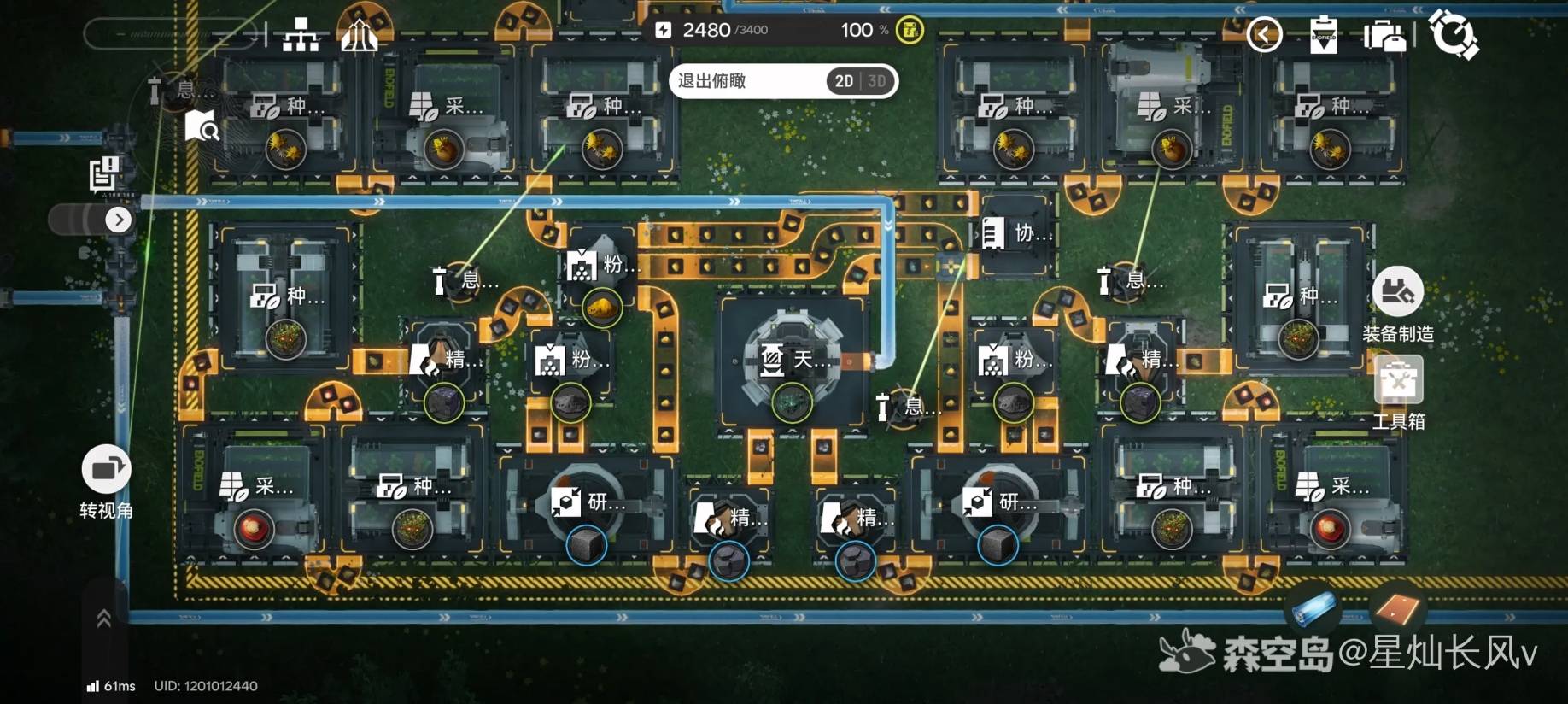Click the yellow coin icon next to 100%

[910, 31]
